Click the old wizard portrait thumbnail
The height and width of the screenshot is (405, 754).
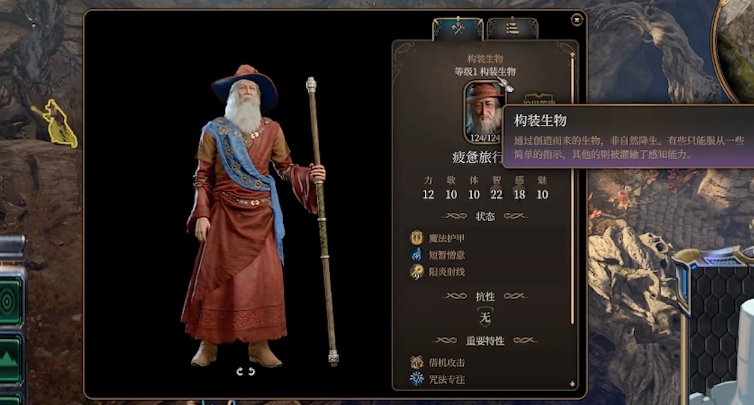[x=484, y=110]
